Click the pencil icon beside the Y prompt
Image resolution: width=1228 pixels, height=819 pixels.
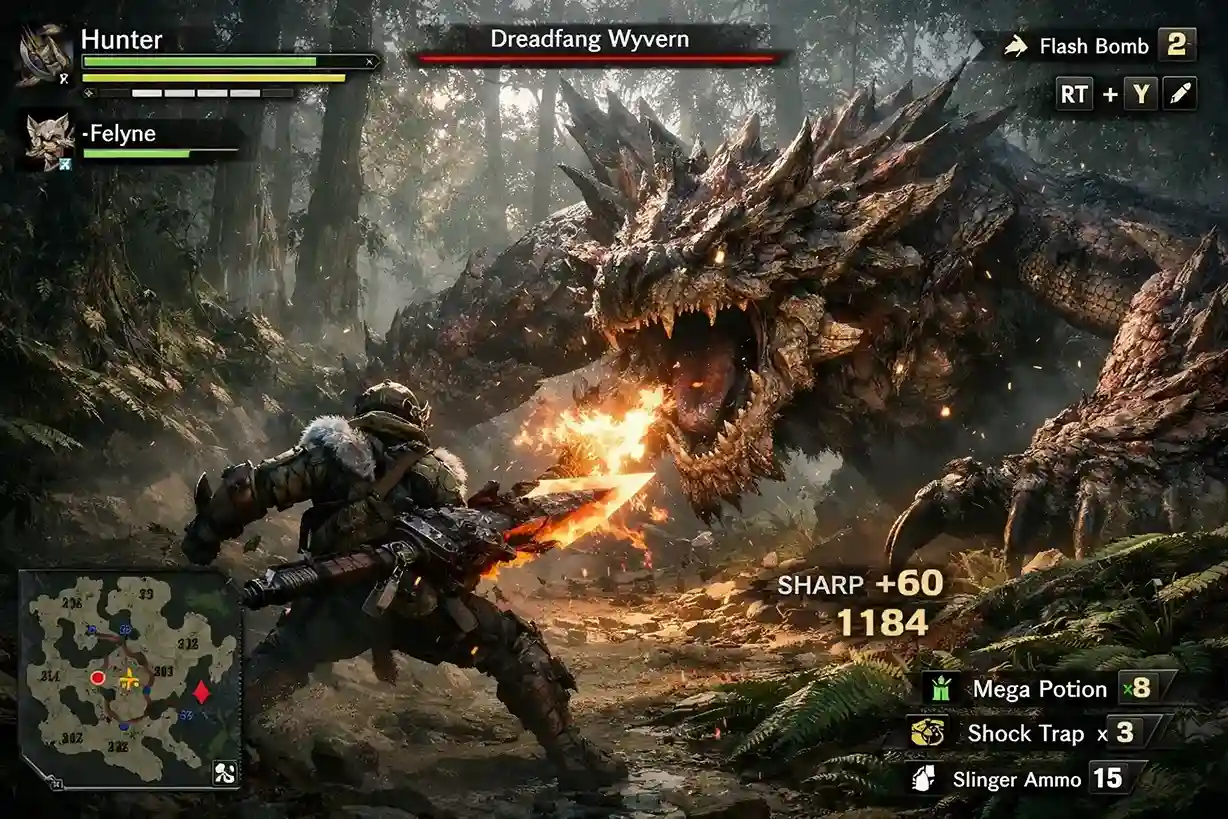1180,95
